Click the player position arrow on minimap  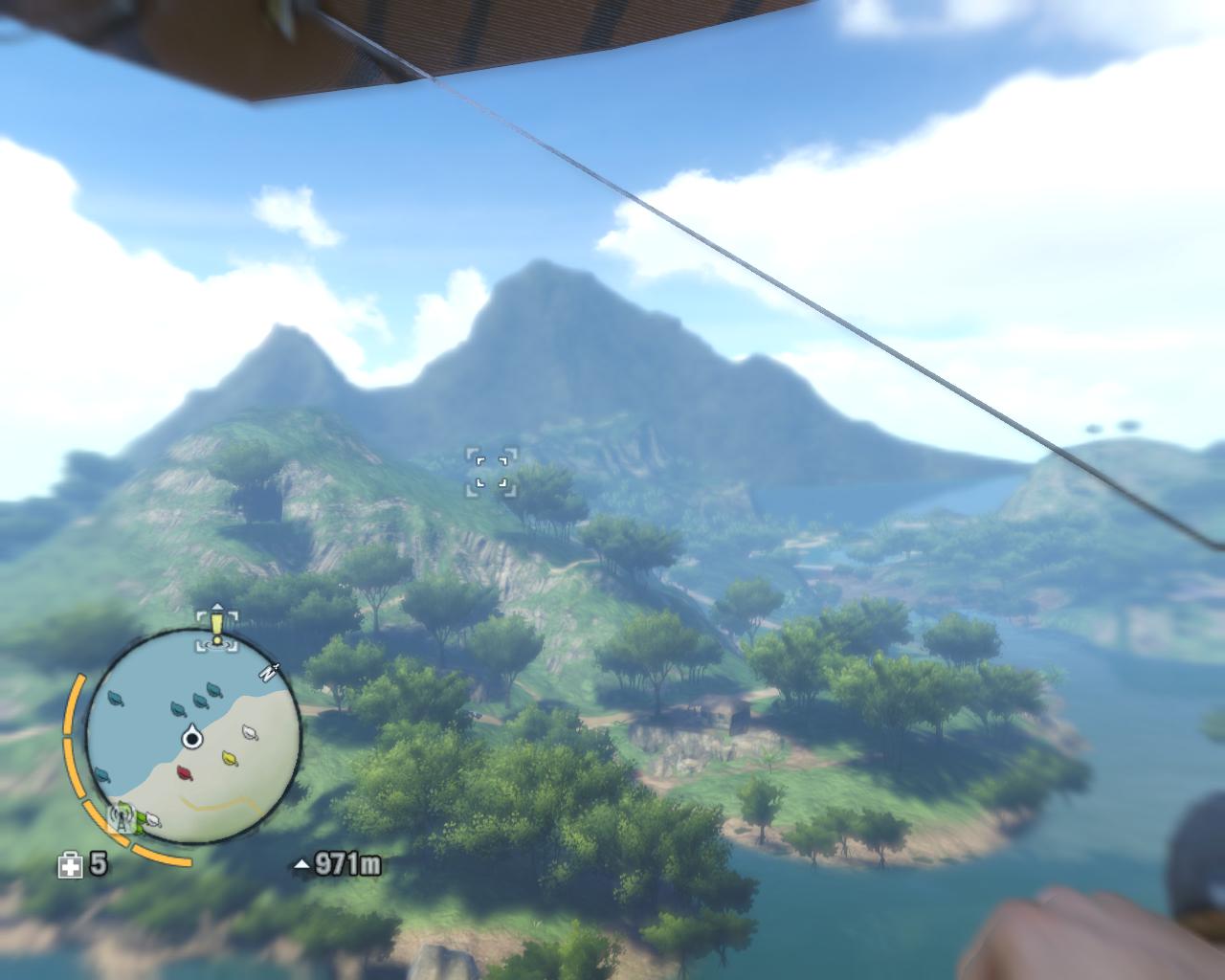pos(192,737)
